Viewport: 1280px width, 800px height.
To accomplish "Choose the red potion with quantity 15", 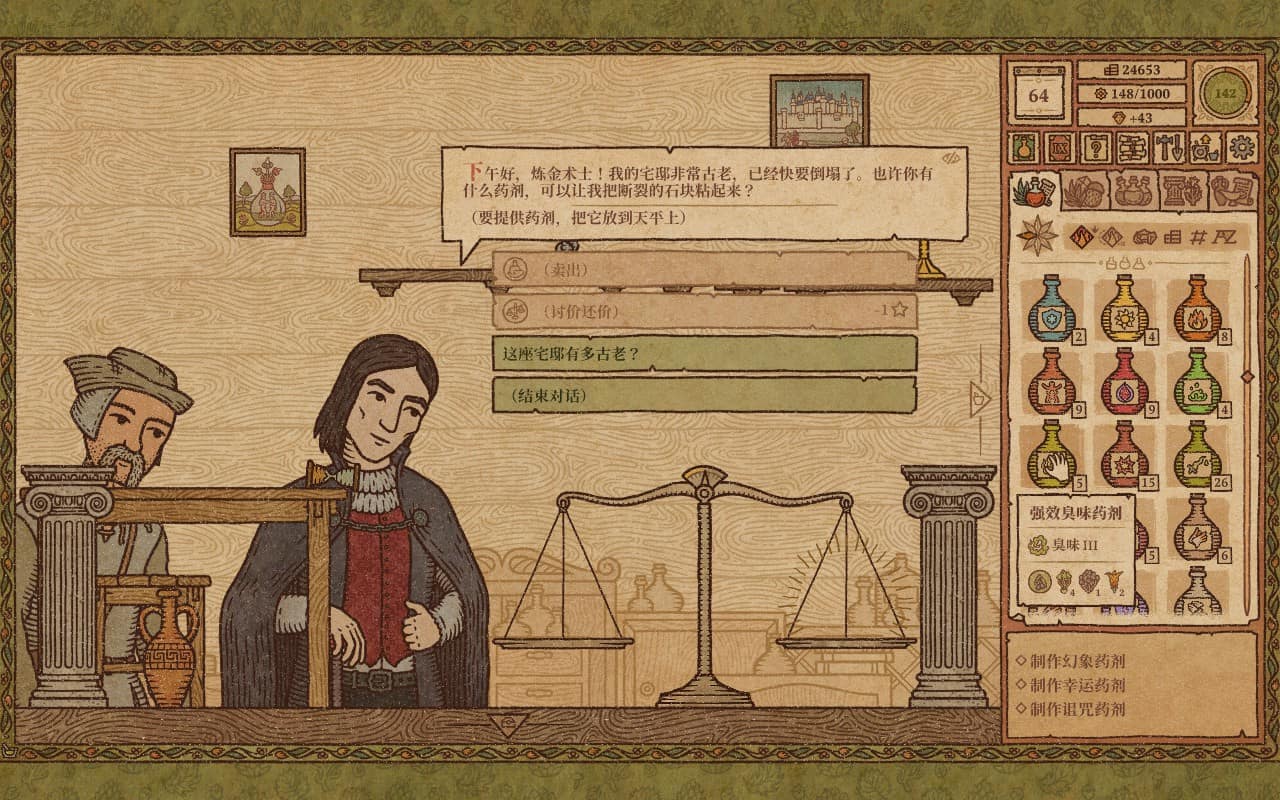I will tap(1124, 456).
